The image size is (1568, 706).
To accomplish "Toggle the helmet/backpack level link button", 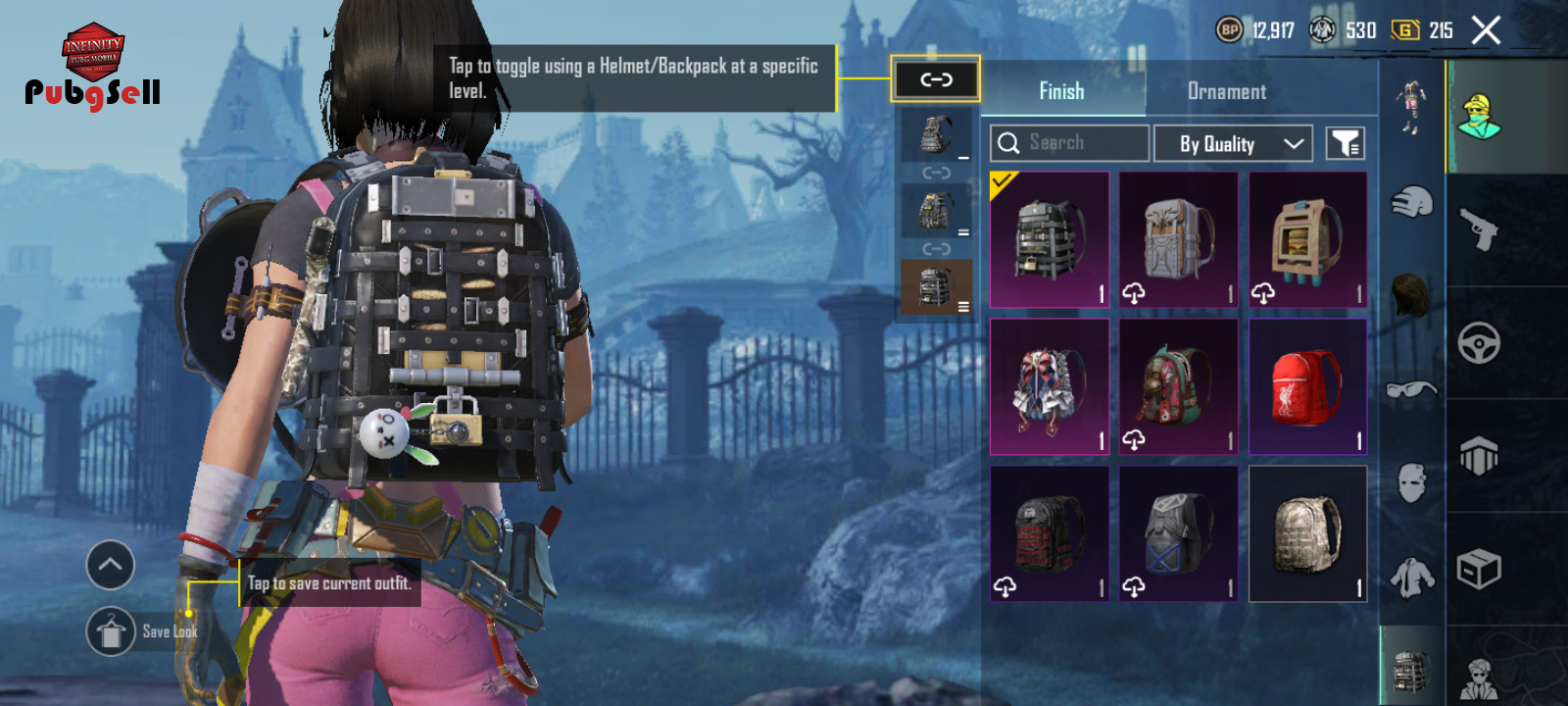I will [936, 79].
